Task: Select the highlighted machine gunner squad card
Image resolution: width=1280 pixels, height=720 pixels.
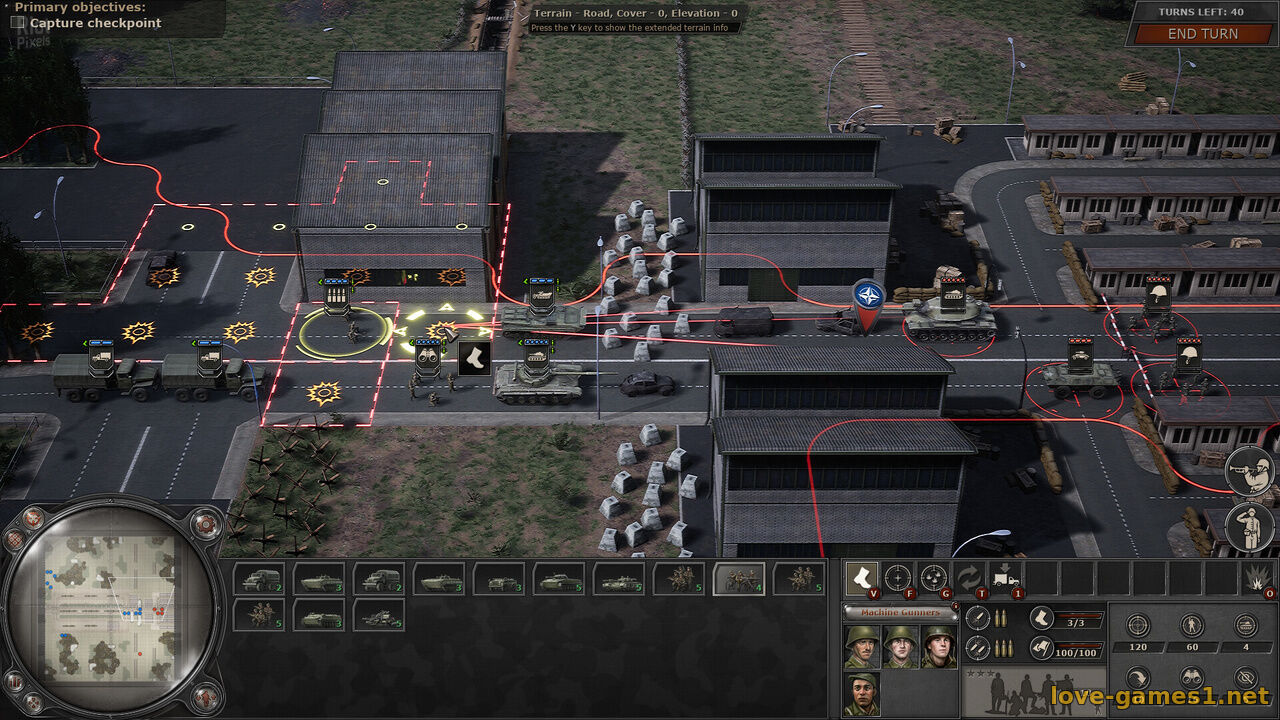Action: click(739, 578)
